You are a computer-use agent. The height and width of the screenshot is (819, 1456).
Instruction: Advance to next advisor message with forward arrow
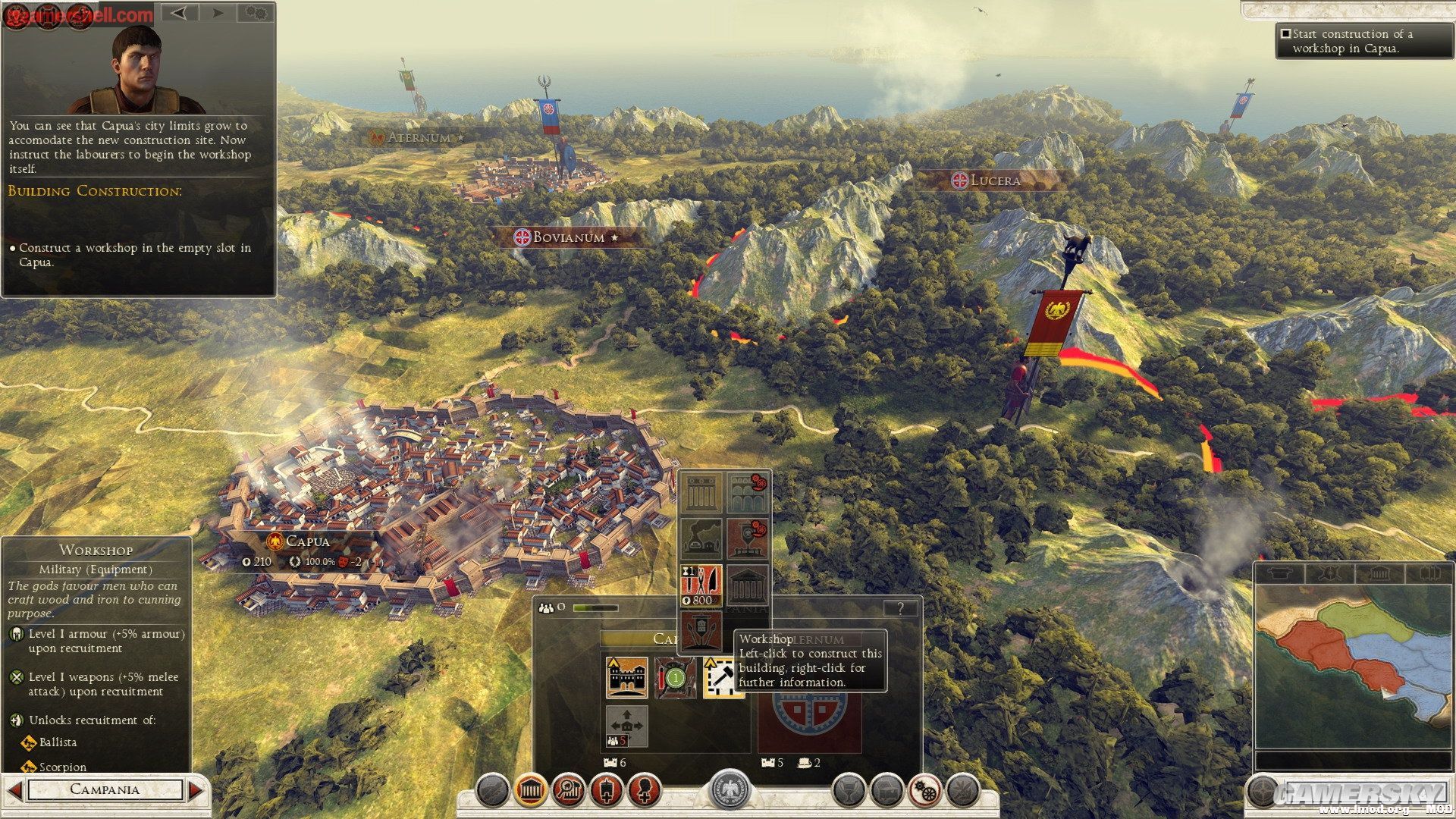tap(218, 12)
